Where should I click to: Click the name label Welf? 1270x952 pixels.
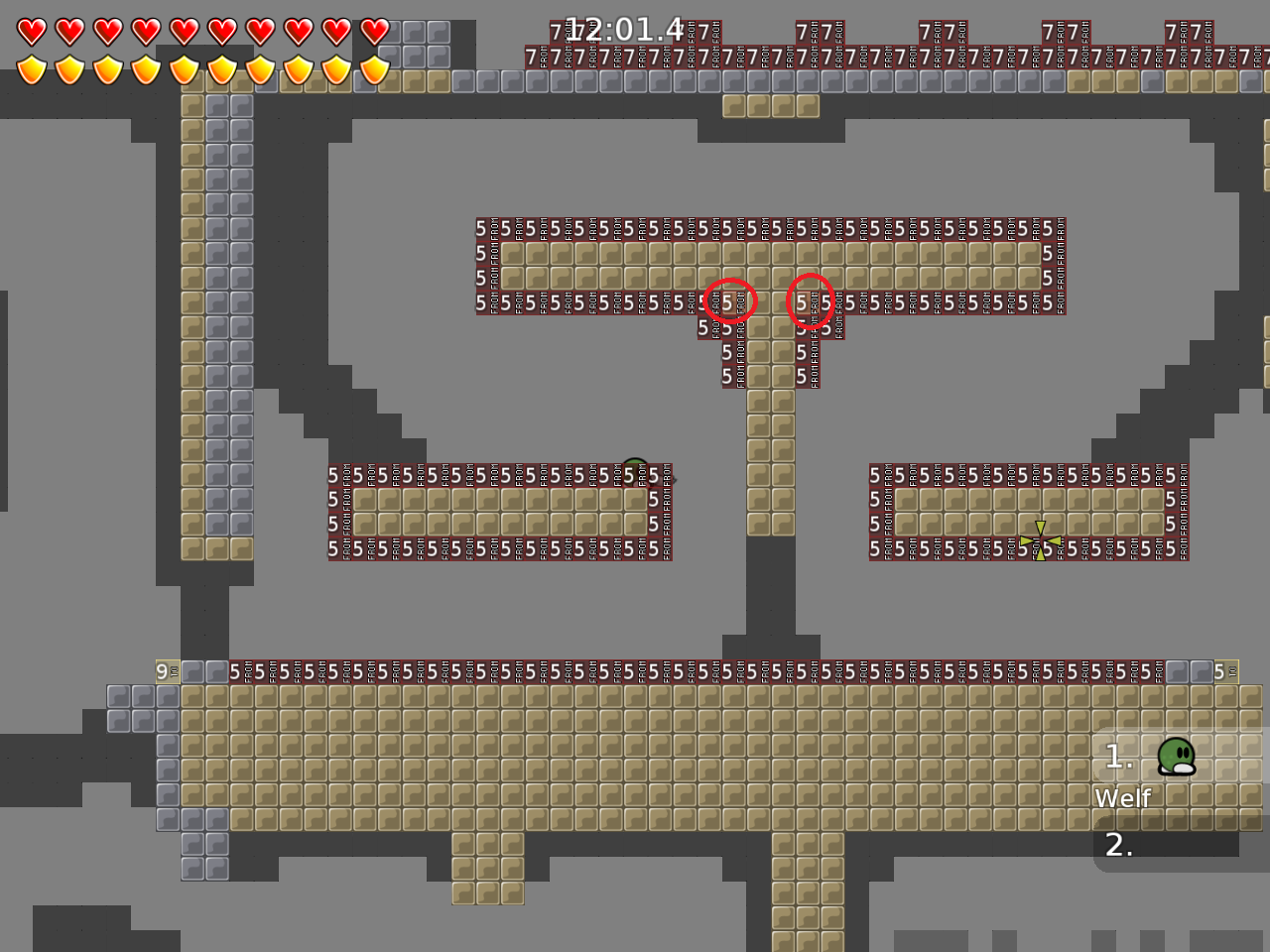point(1122,797)
